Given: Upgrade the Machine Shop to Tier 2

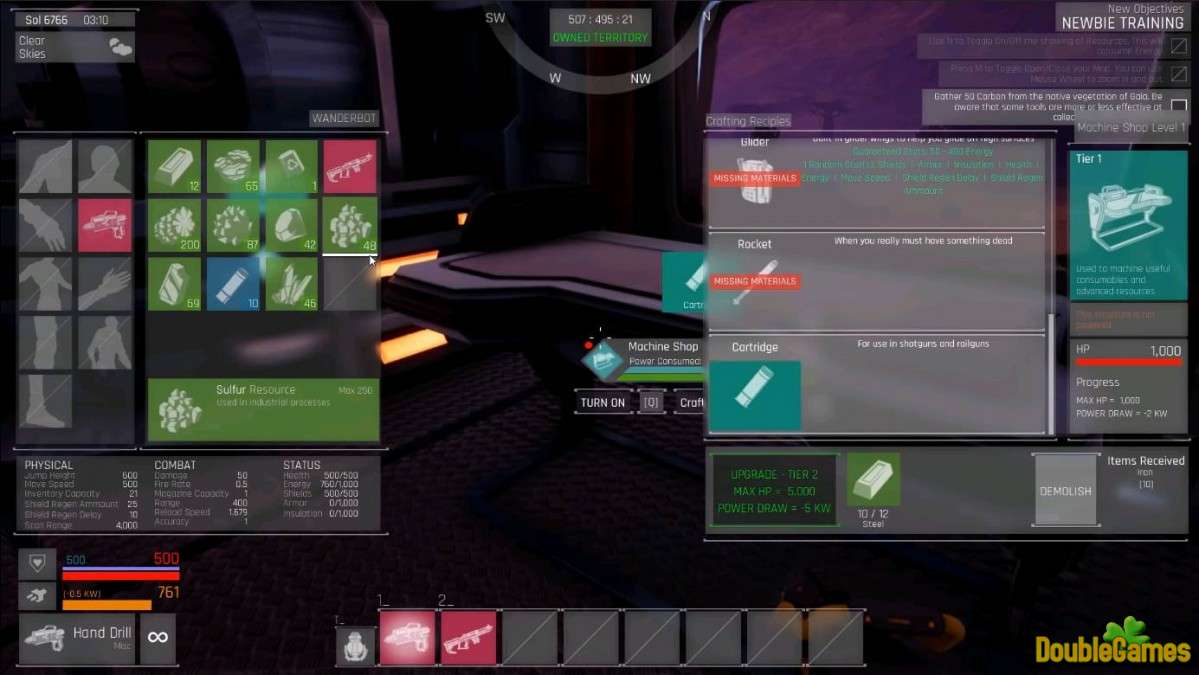Looking at the screenshot, I should pos(773,490).
